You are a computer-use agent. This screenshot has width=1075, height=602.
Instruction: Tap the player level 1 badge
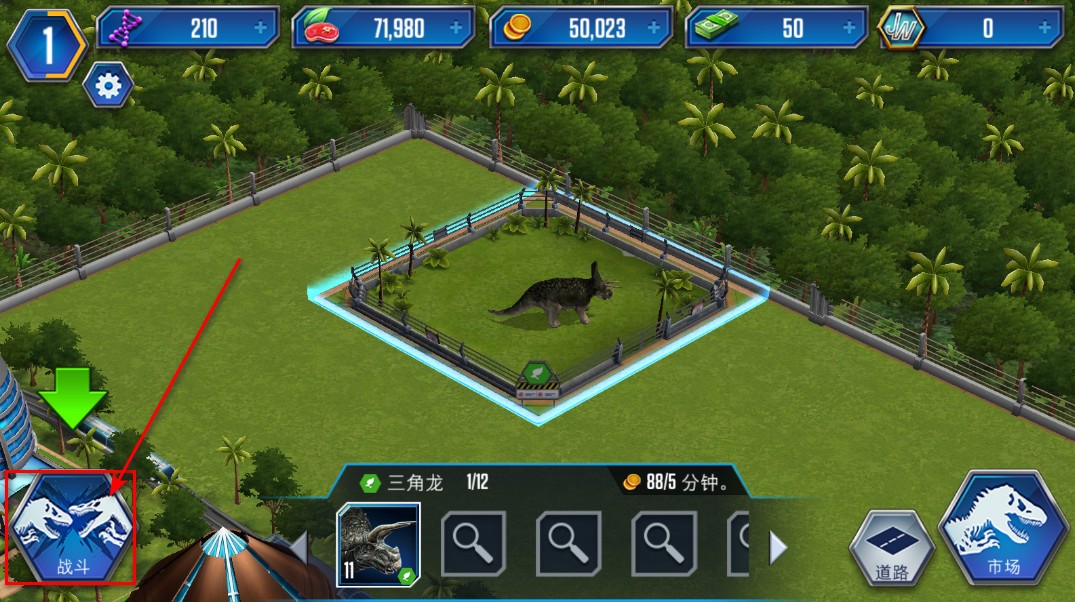point(47,49)
